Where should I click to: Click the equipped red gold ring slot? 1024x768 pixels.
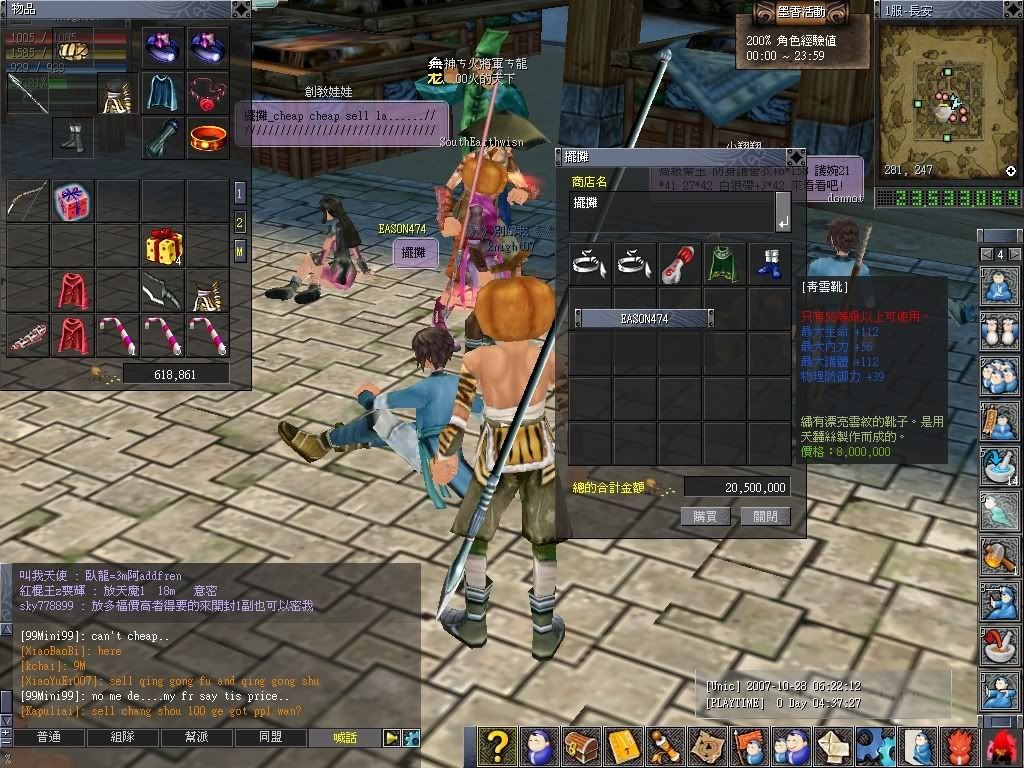[x=208, y=138]
